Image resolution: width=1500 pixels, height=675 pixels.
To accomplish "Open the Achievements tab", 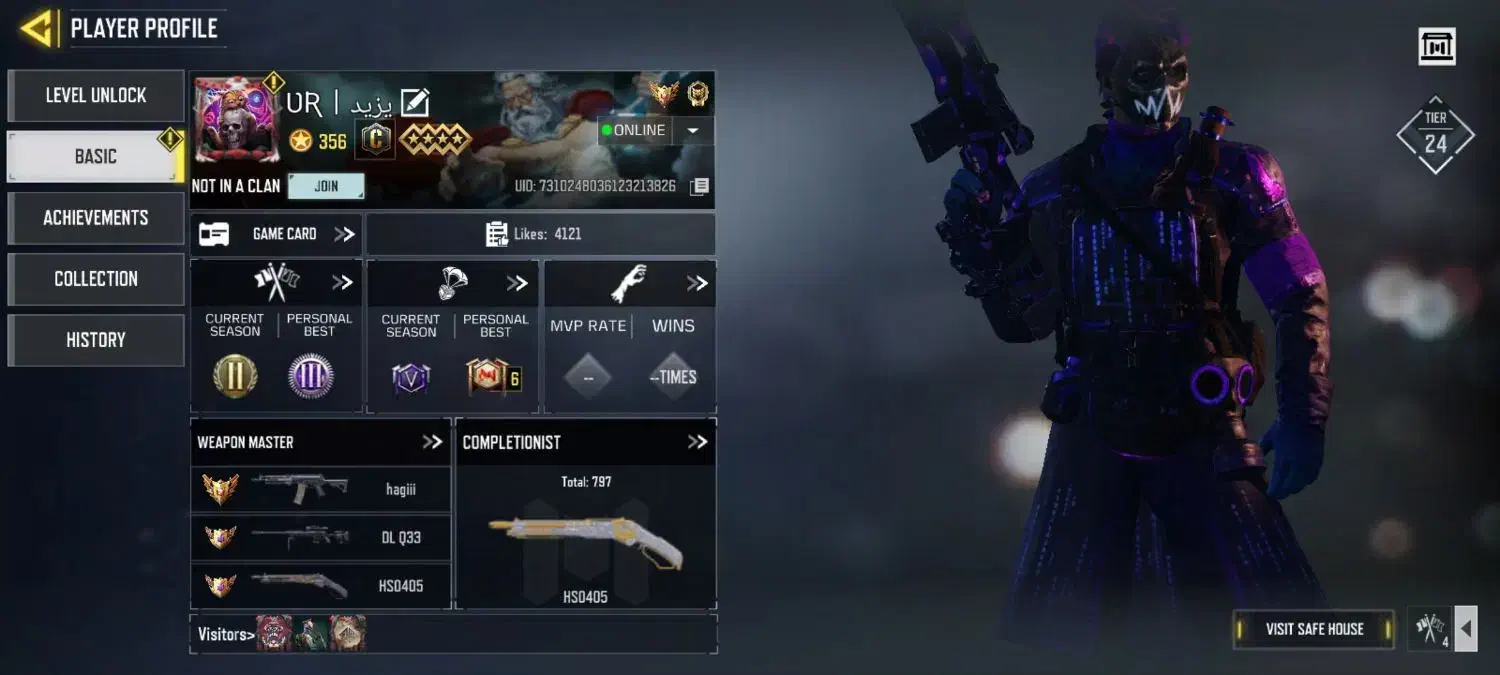I will pyautogui.click(x=96, y=217).
